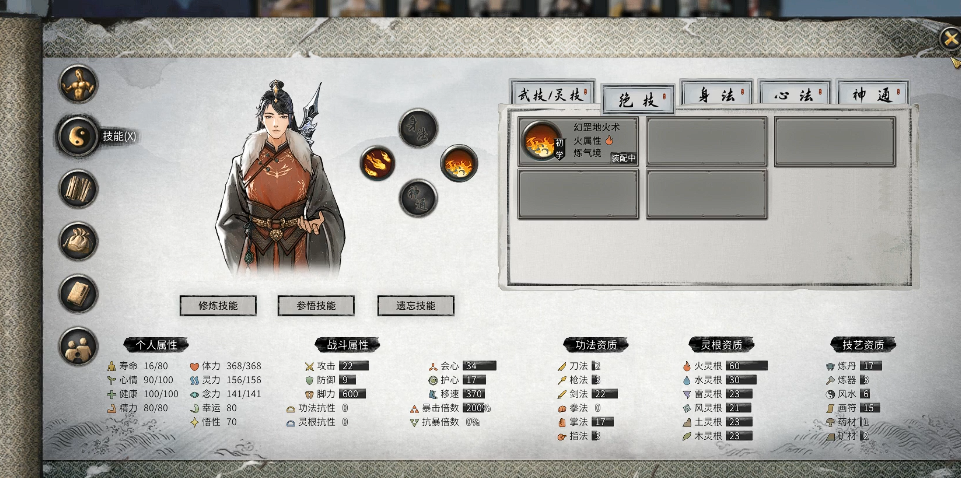Screen dimensions: 961x478
Task: Open the bamboo scroll section
Action: 78,189
